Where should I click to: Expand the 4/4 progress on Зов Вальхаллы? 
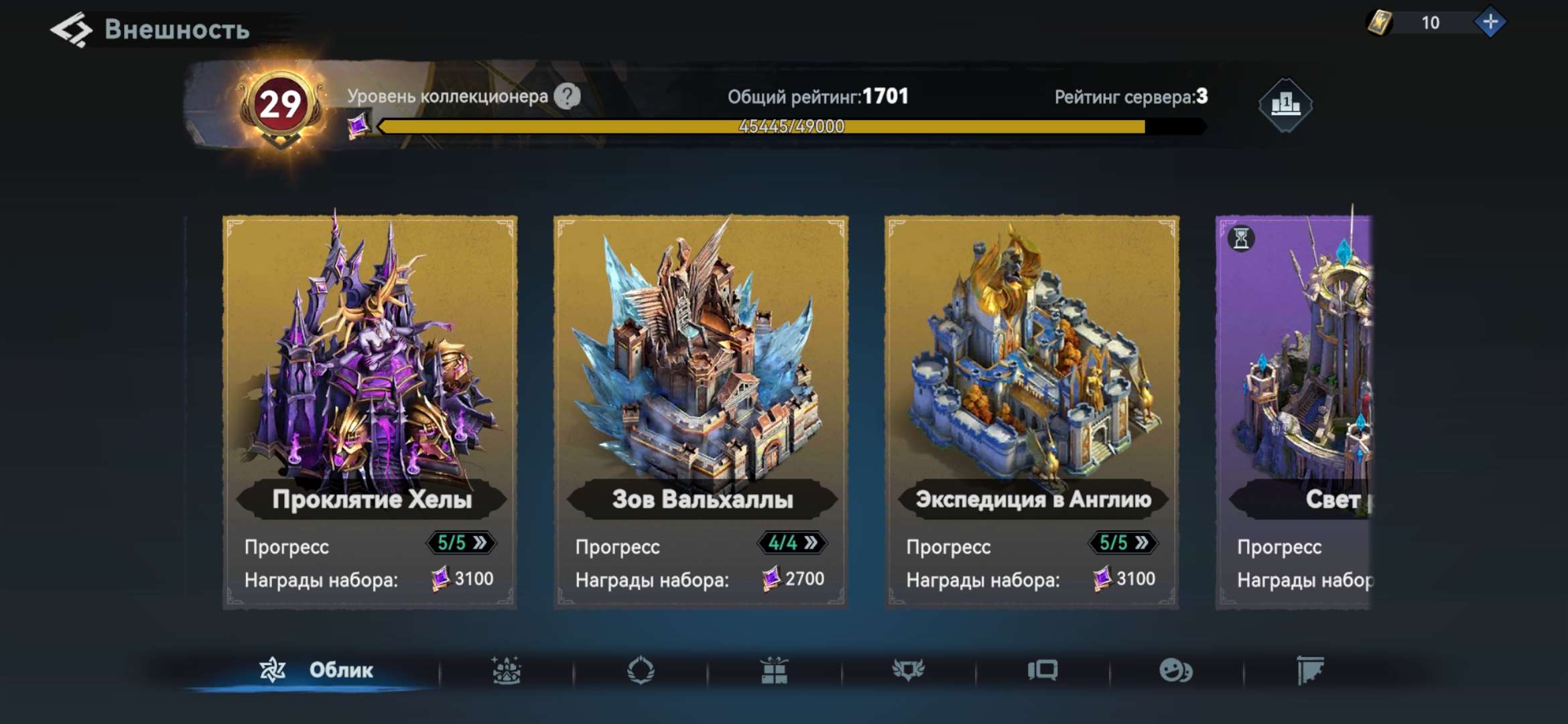click(x=792, y=542)
